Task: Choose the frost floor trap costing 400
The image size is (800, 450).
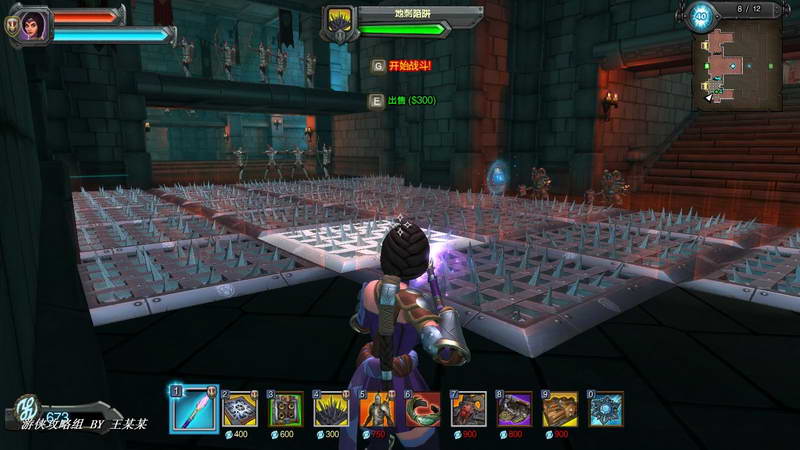Action: pos(240,408)
